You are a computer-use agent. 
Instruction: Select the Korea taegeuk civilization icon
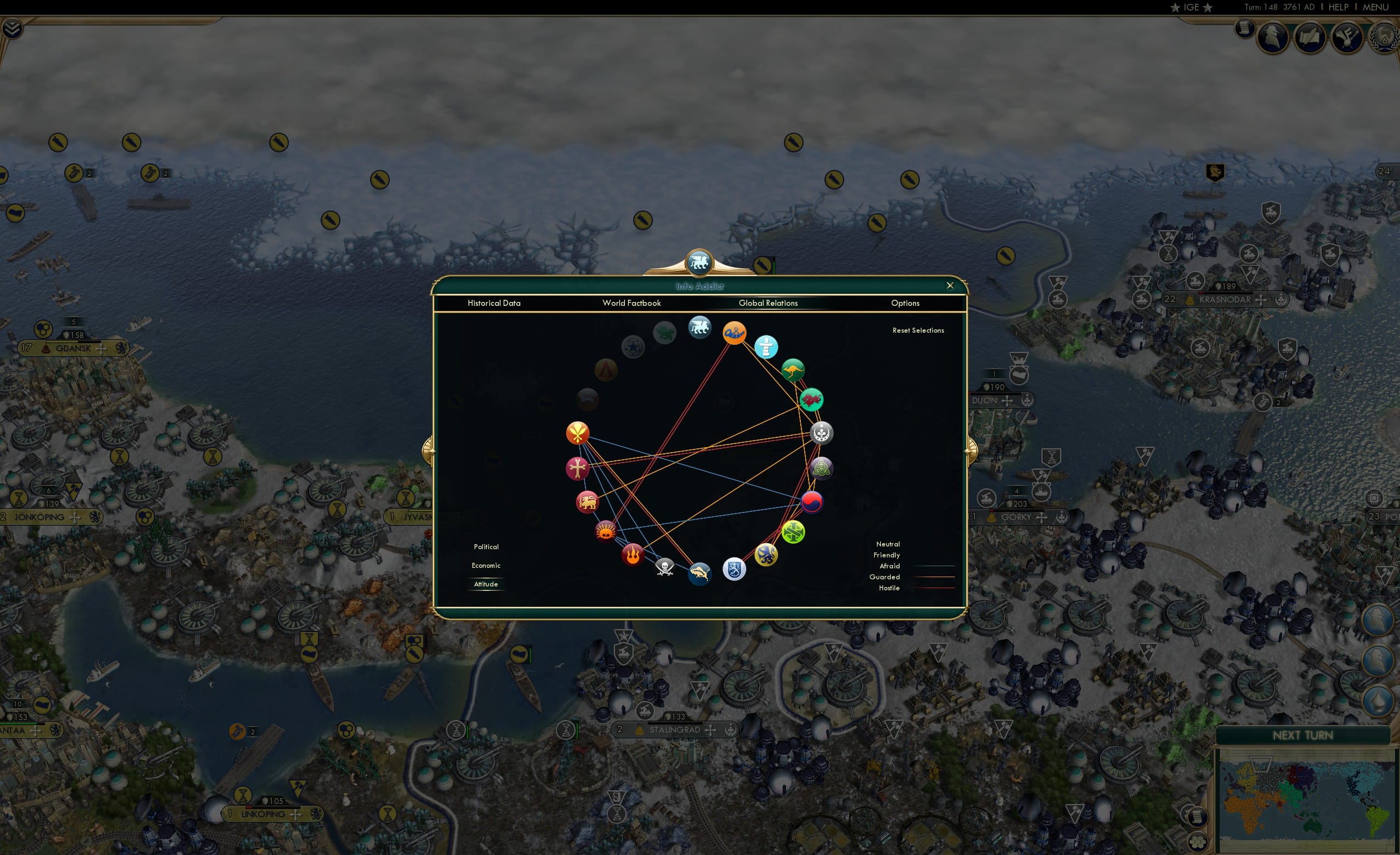pos(812,503)
